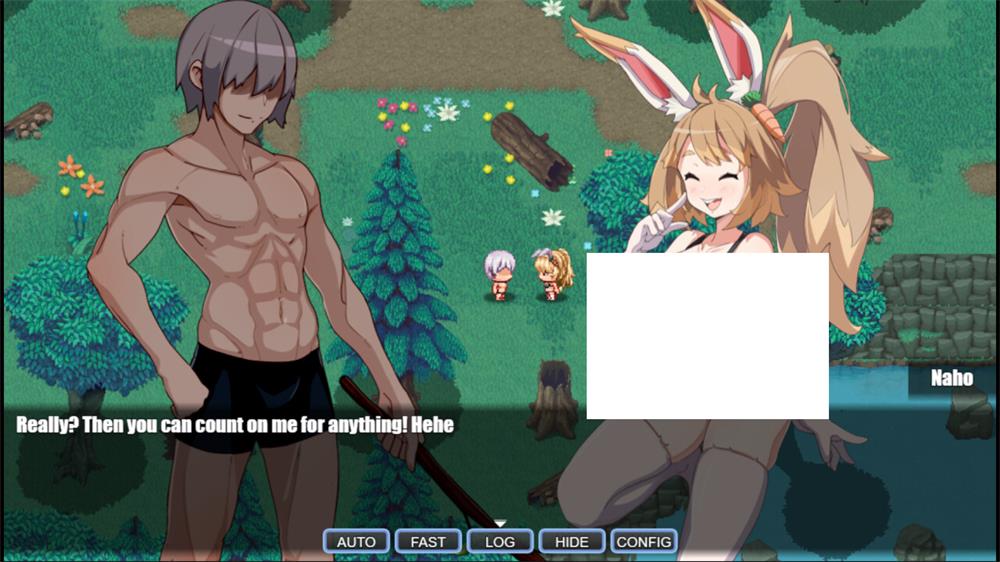Hide the dialogue window with HIDE
Image resolution: width=1000 pixels, height=562 pixels.
[x=572, y=541]
